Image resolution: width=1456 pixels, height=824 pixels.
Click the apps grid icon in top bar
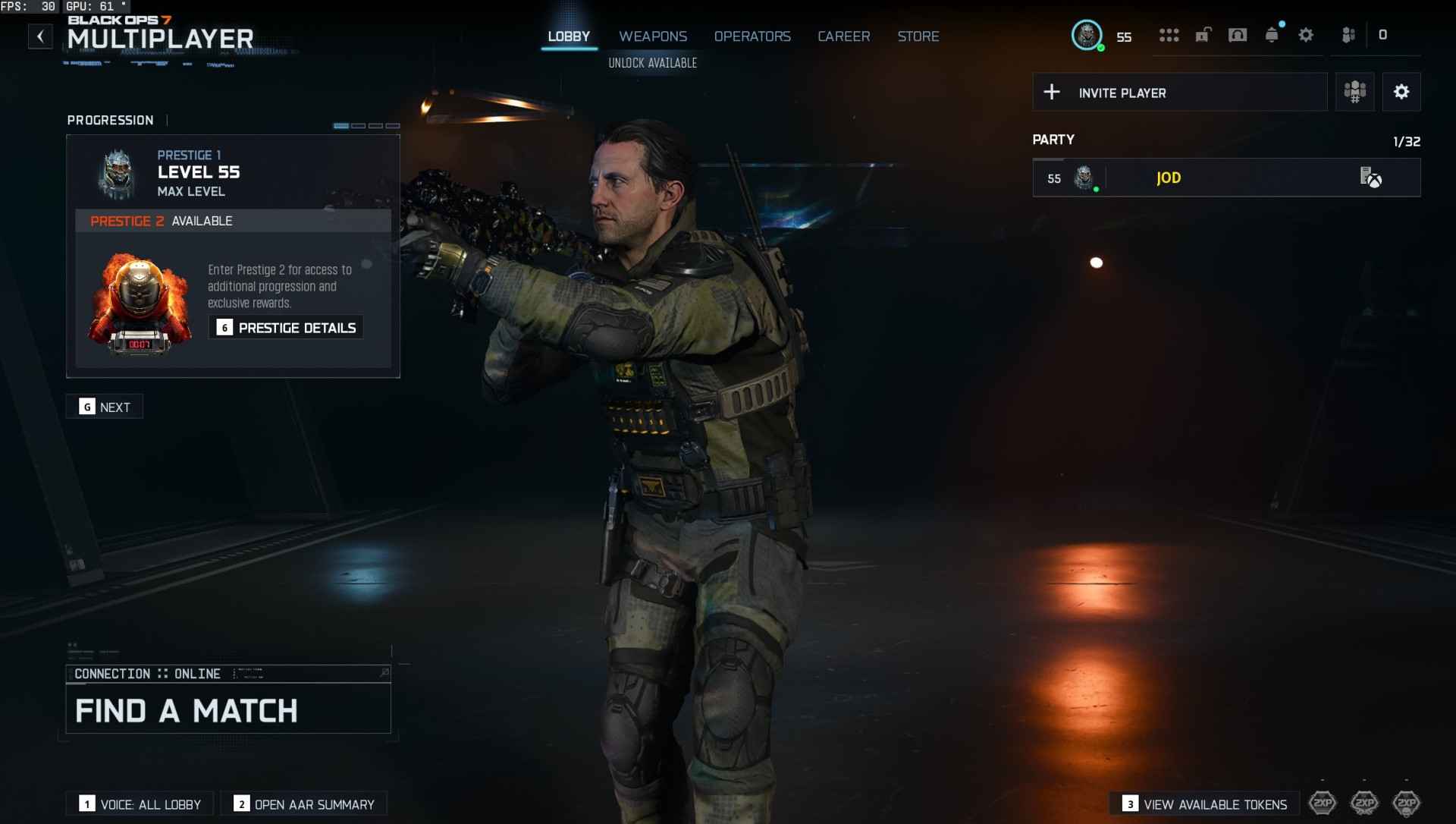click(x=1169, y=34)
